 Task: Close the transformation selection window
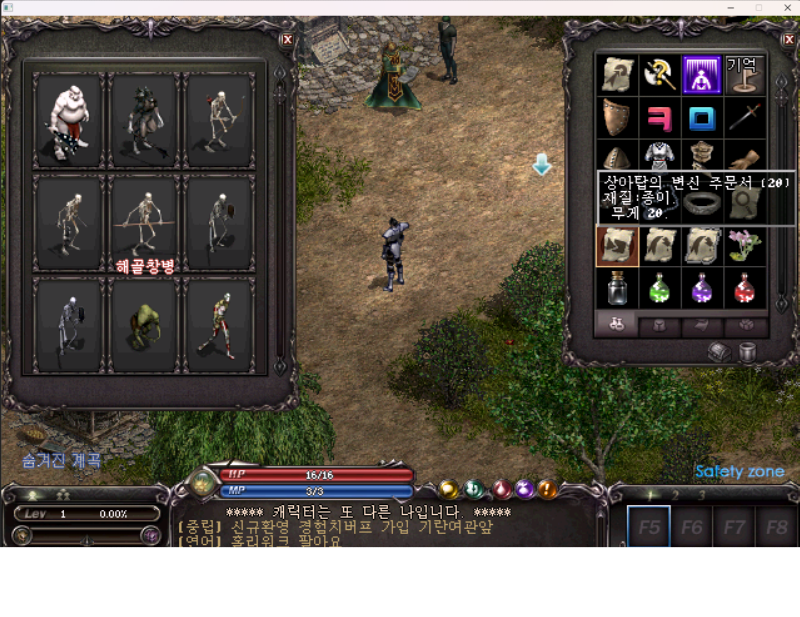click(x=288, y=40)
